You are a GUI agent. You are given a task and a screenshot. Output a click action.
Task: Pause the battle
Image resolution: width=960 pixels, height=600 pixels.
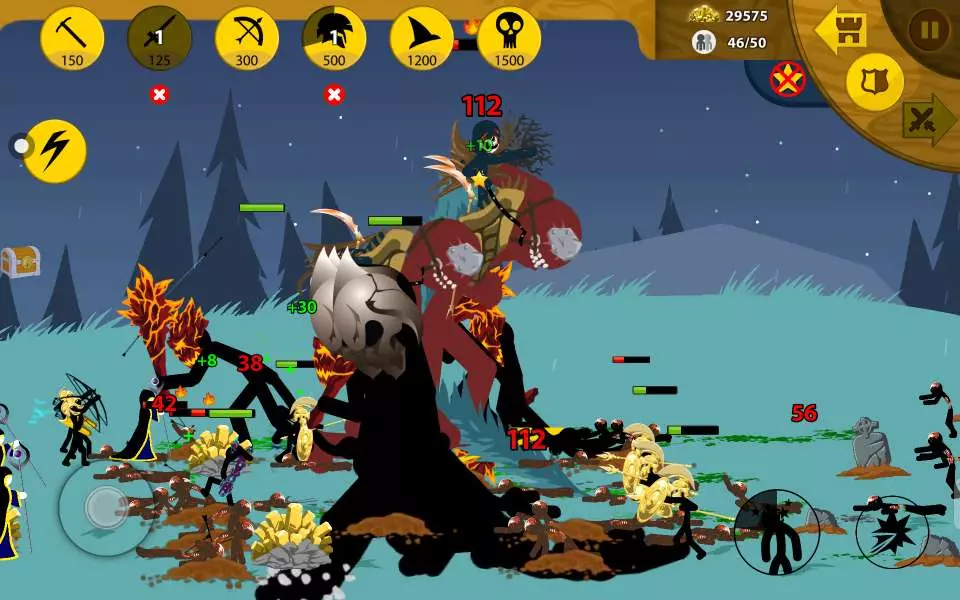[x=929, y=30]
